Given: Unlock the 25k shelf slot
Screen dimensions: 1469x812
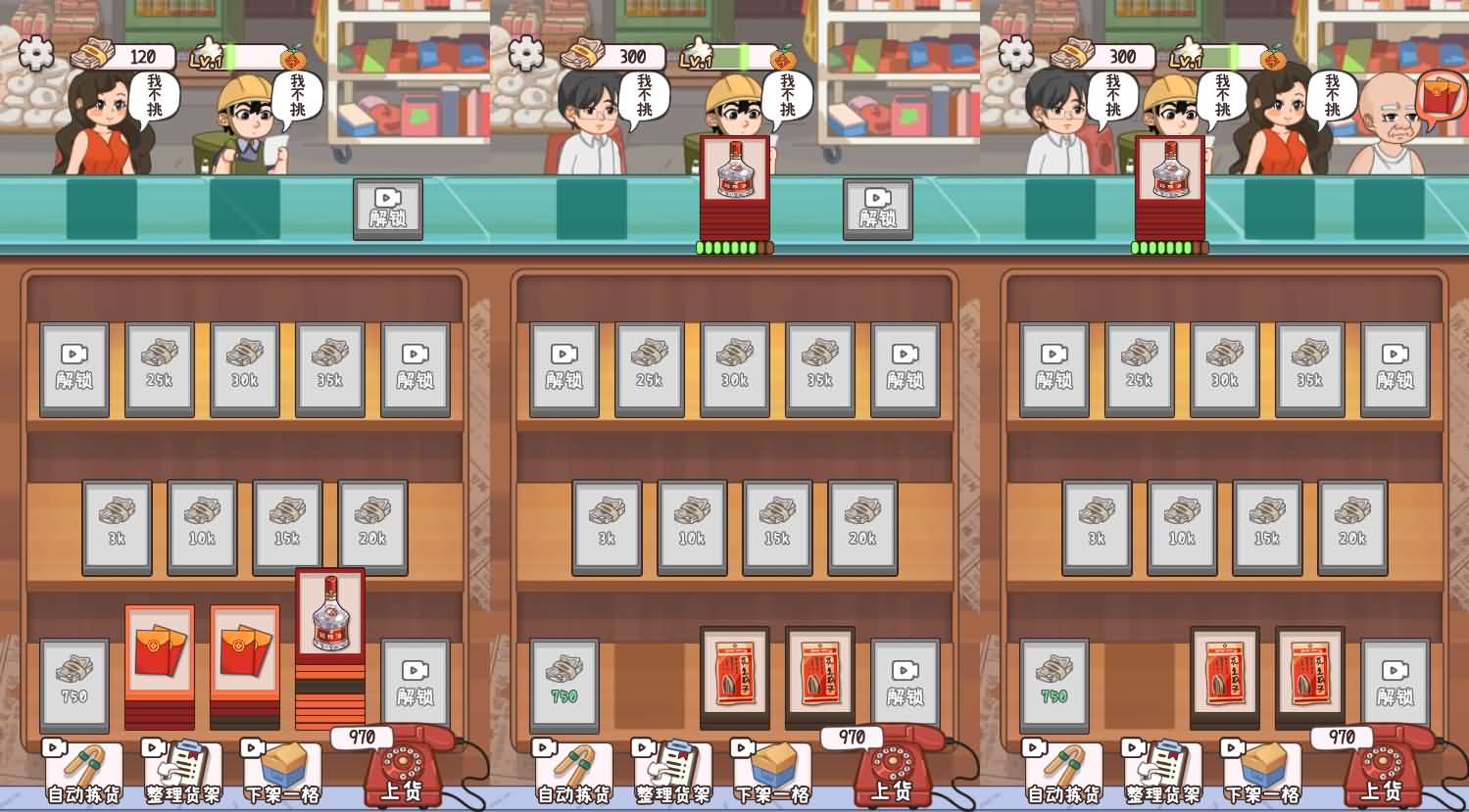Looking at the screenshot, I should coord(159,367).
